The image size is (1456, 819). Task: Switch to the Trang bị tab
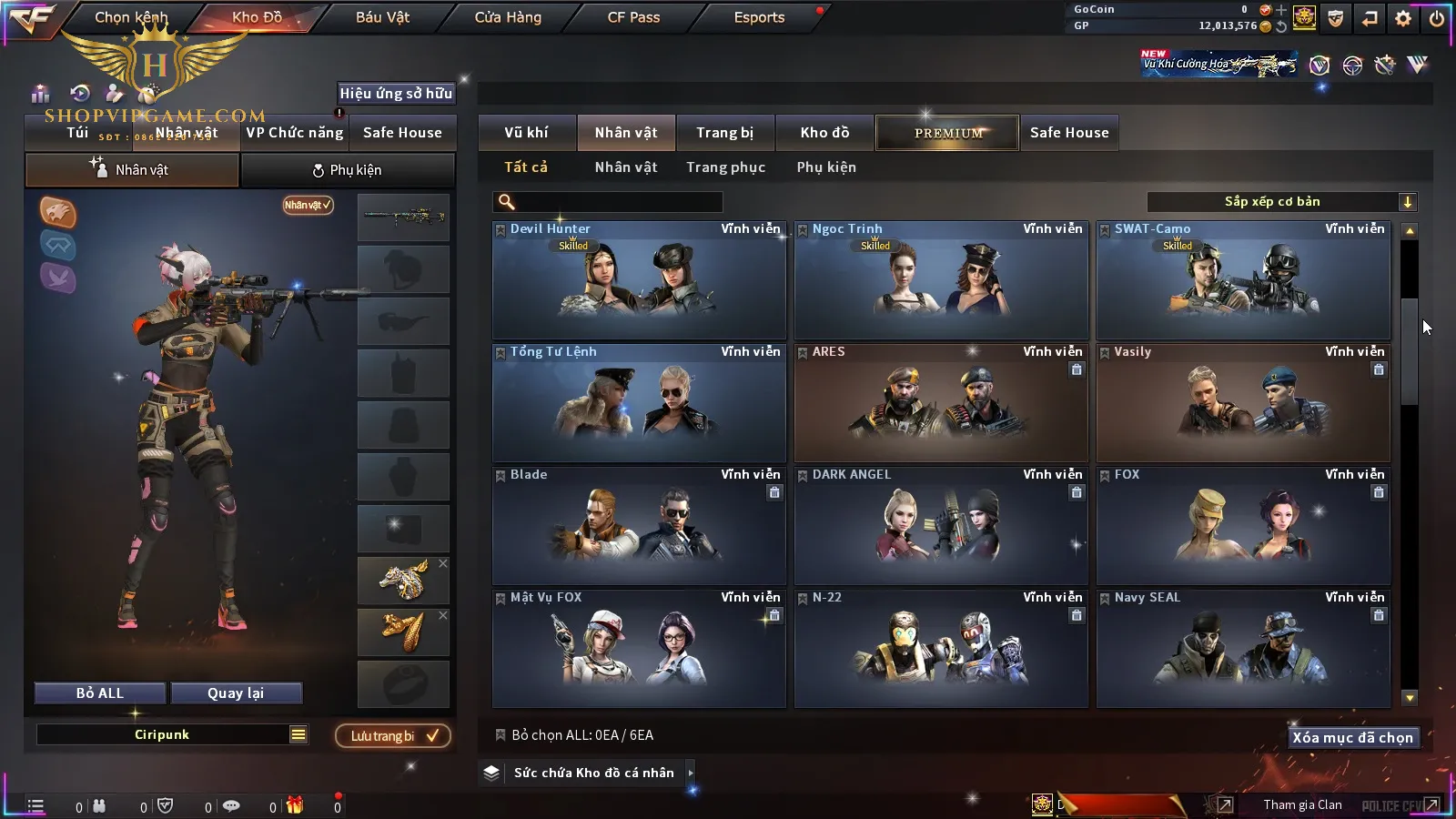724,133
